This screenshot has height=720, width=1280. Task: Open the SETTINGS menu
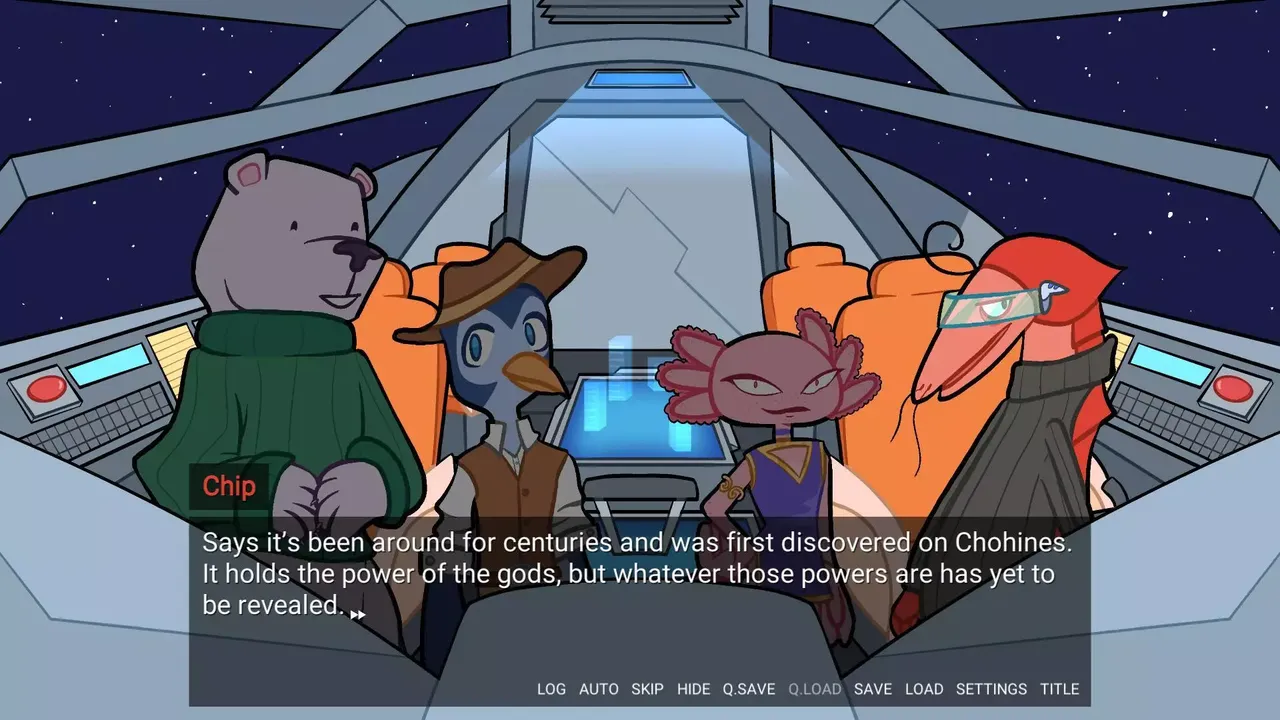click(991, 689)
